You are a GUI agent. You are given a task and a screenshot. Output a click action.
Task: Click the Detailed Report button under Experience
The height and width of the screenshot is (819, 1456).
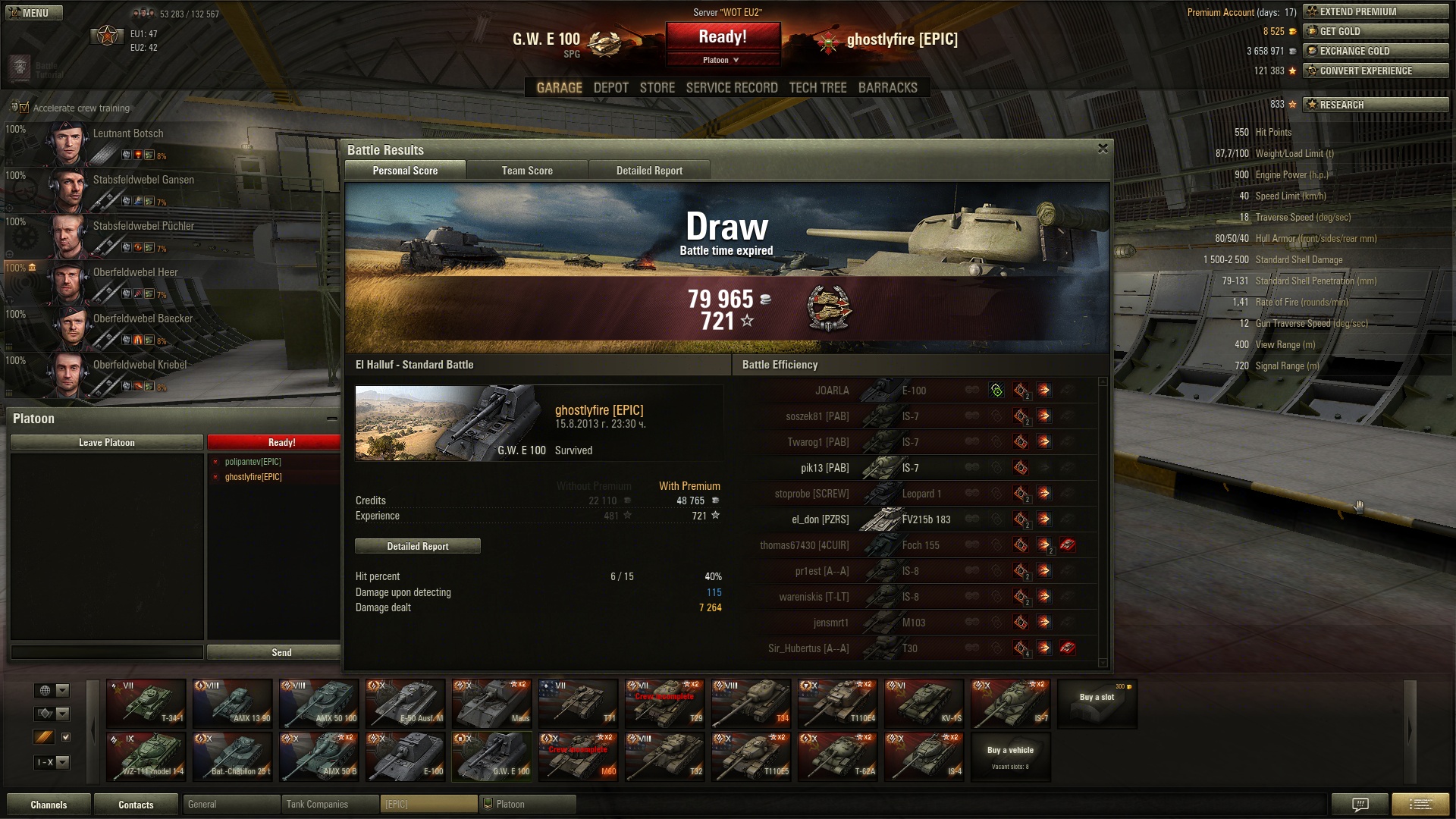tap(418, 546)
